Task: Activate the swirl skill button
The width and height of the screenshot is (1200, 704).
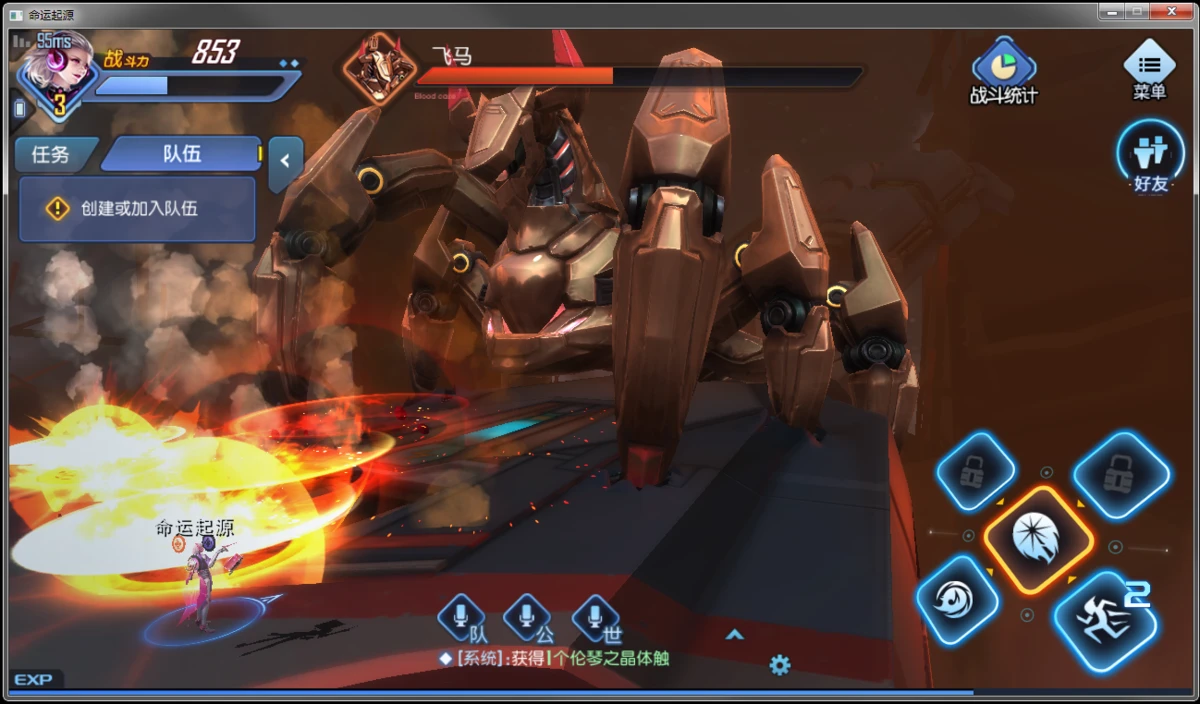Action: tap(957, 600)
